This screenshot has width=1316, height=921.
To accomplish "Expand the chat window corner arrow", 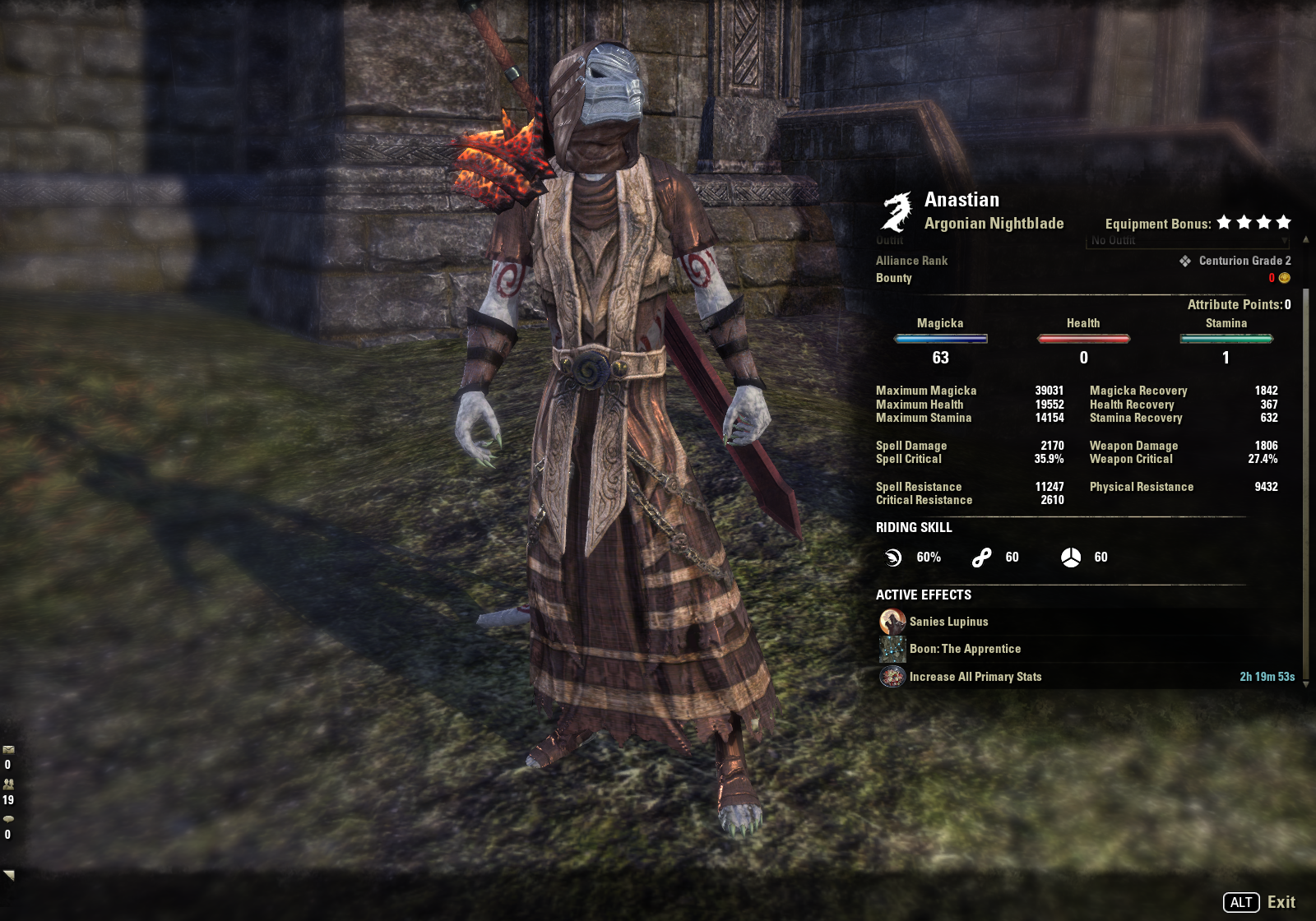I will pyautogui.click(x=9, y=875).
